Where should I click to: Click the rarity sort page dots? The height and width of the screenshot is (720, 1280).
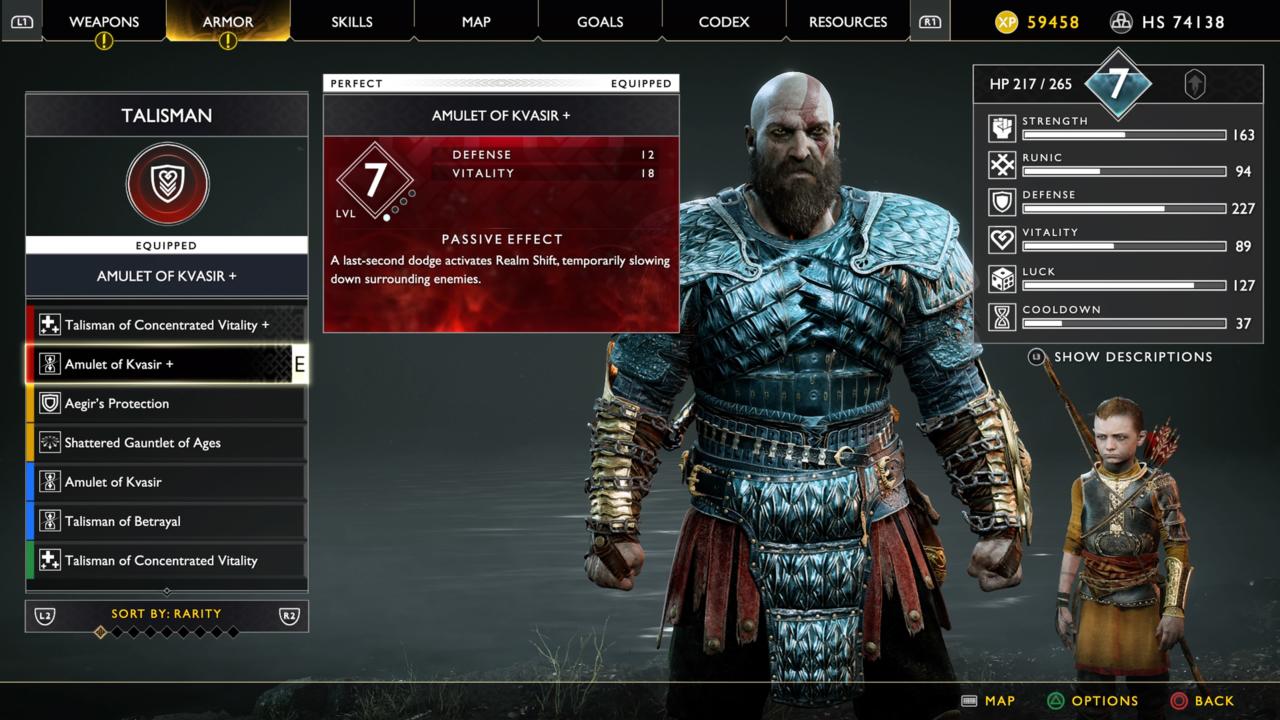point(167,633)
